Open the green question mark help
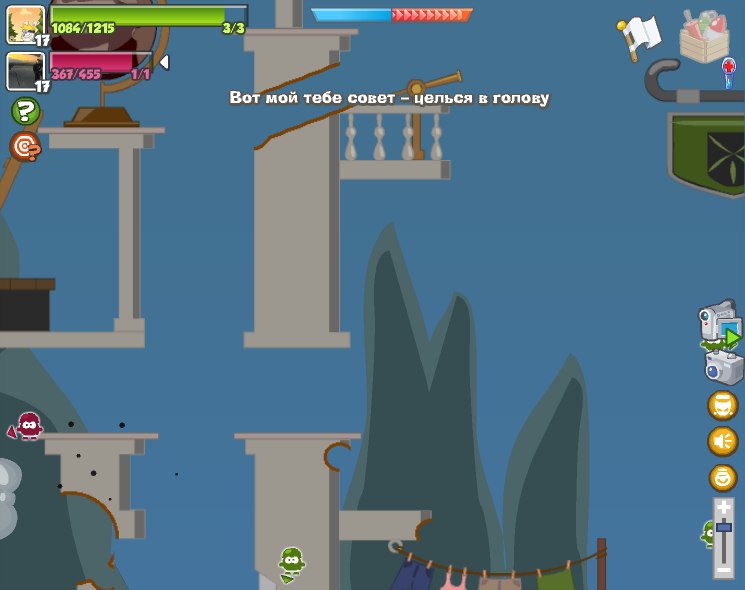Image resolution: width=745 pixels, height=590 pixels. click(25, 111)
